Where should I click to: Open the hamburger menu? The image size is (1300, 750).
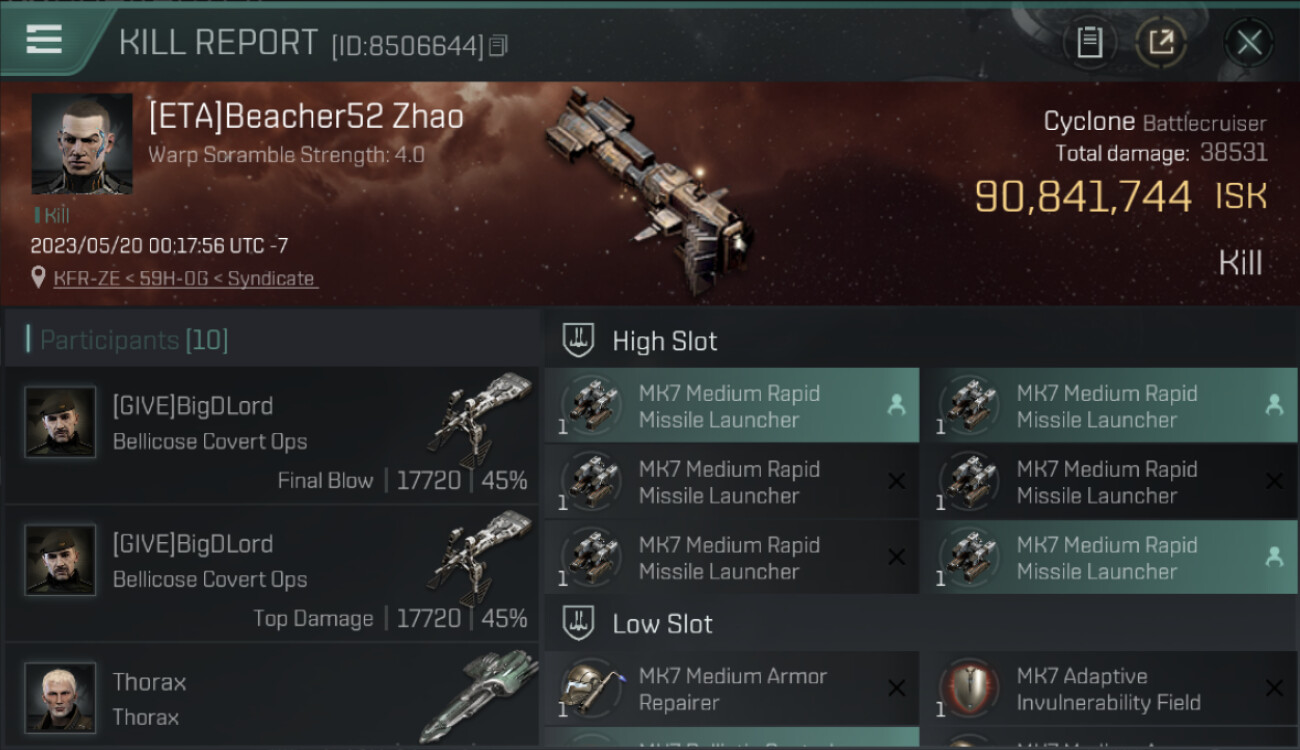(44, 40)
